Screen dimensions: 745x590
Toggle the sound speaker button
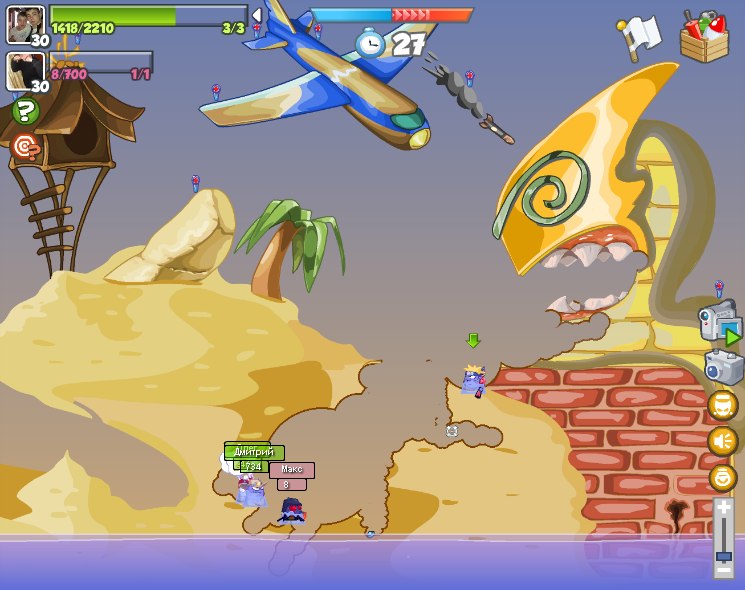click(x=722, y=441)
